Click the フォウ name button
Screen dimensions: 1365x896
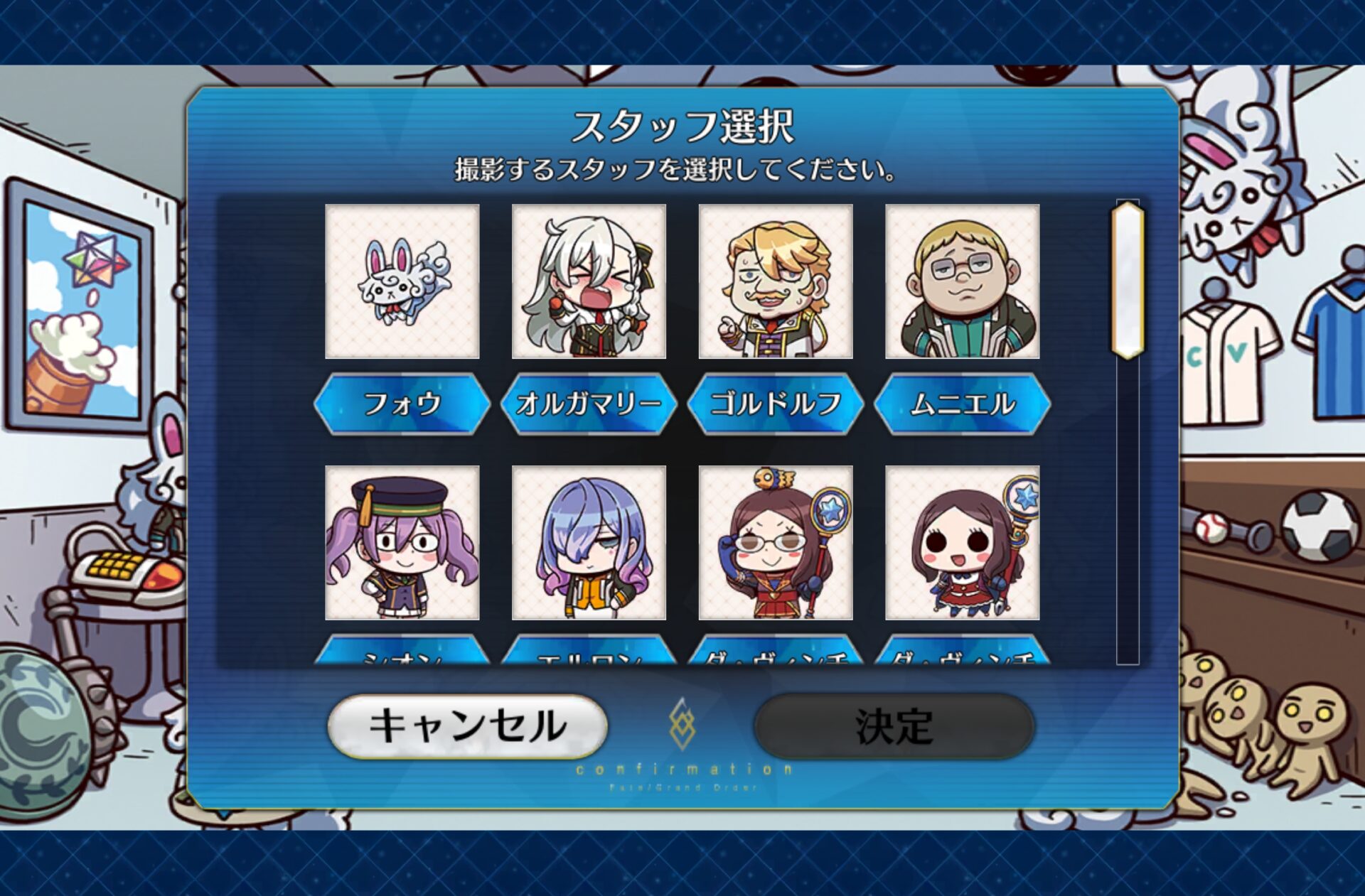click(x=402, y=404)
